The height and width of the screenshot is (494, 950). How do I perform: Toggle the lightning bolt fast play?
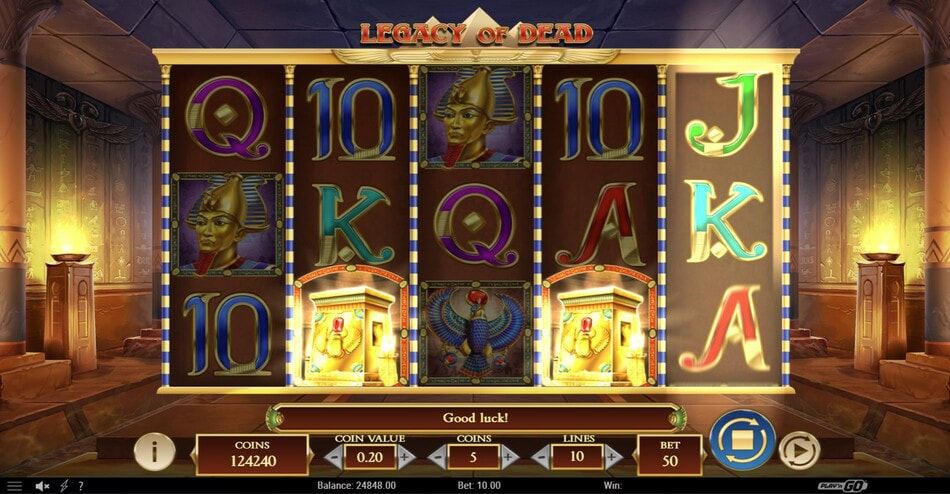coord(64,486)
